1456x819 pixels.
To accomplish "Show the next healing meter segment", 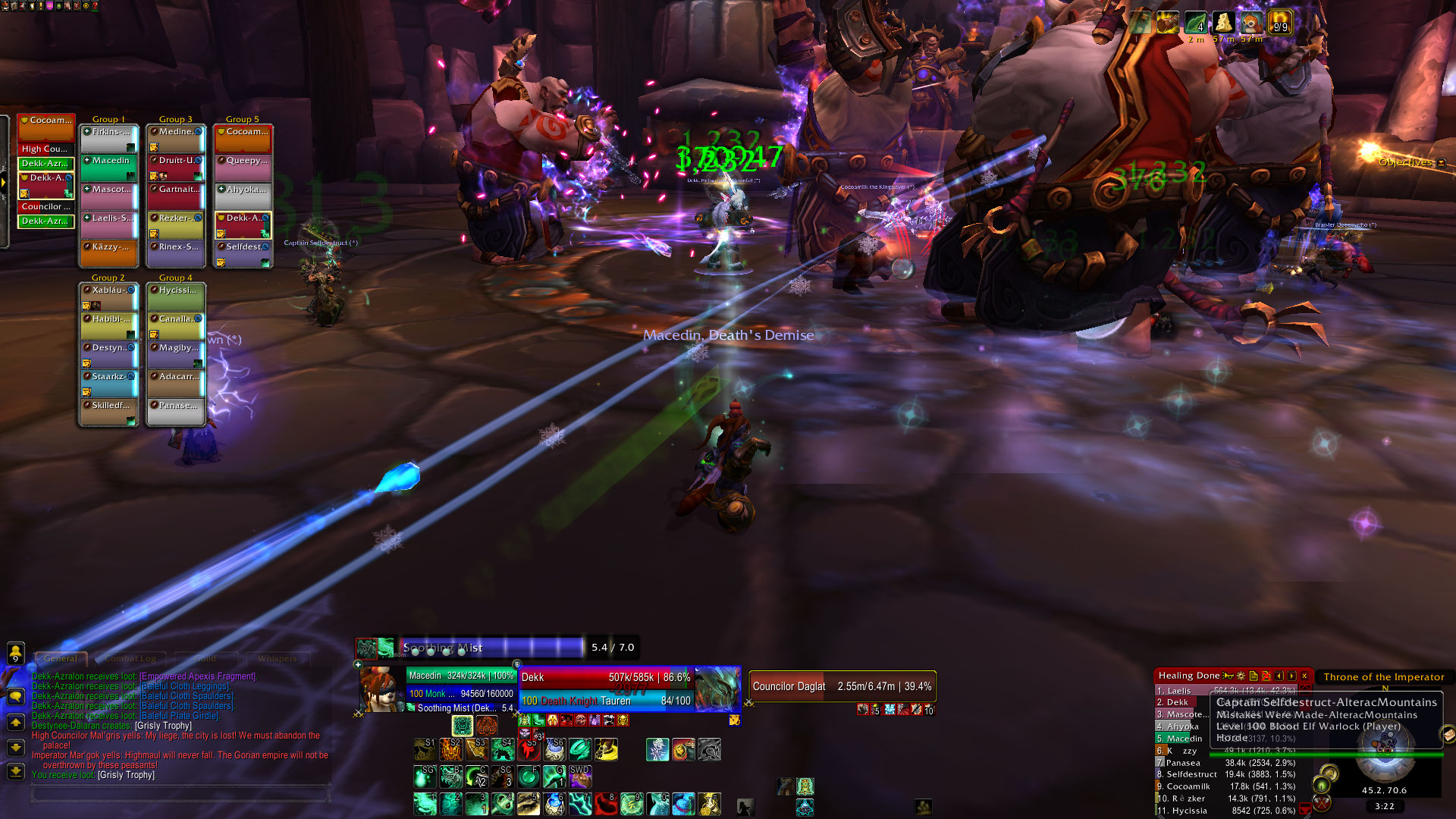I will tap(1292, 676).
